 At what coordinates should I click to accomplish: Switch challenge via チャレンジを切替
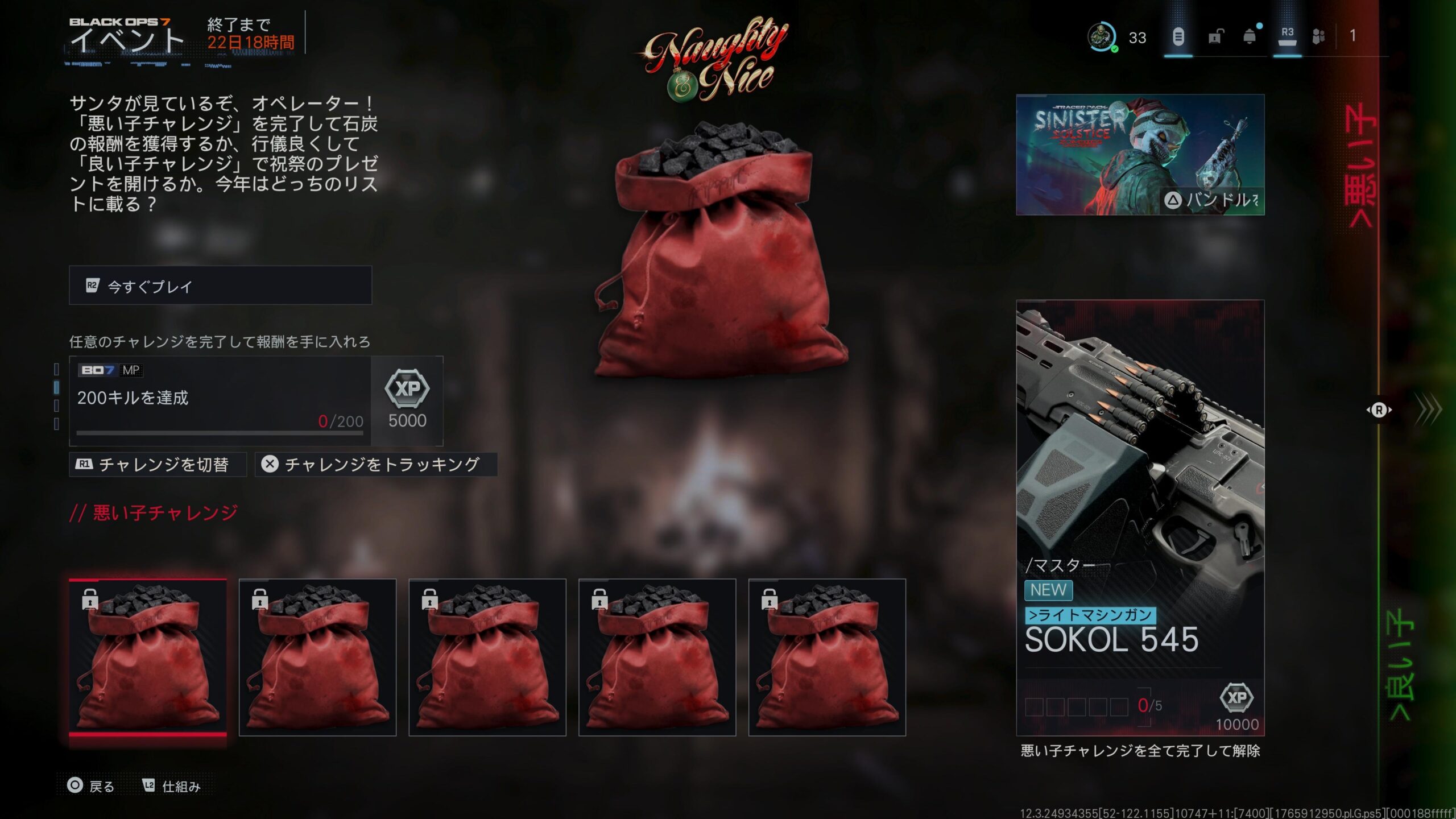pos(158,465)
